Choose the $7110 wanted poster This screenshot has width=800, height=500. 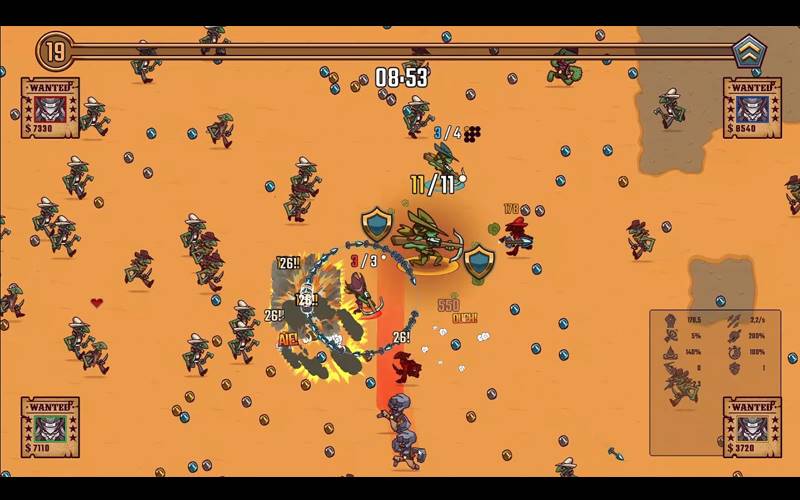(x=50, y=428)
